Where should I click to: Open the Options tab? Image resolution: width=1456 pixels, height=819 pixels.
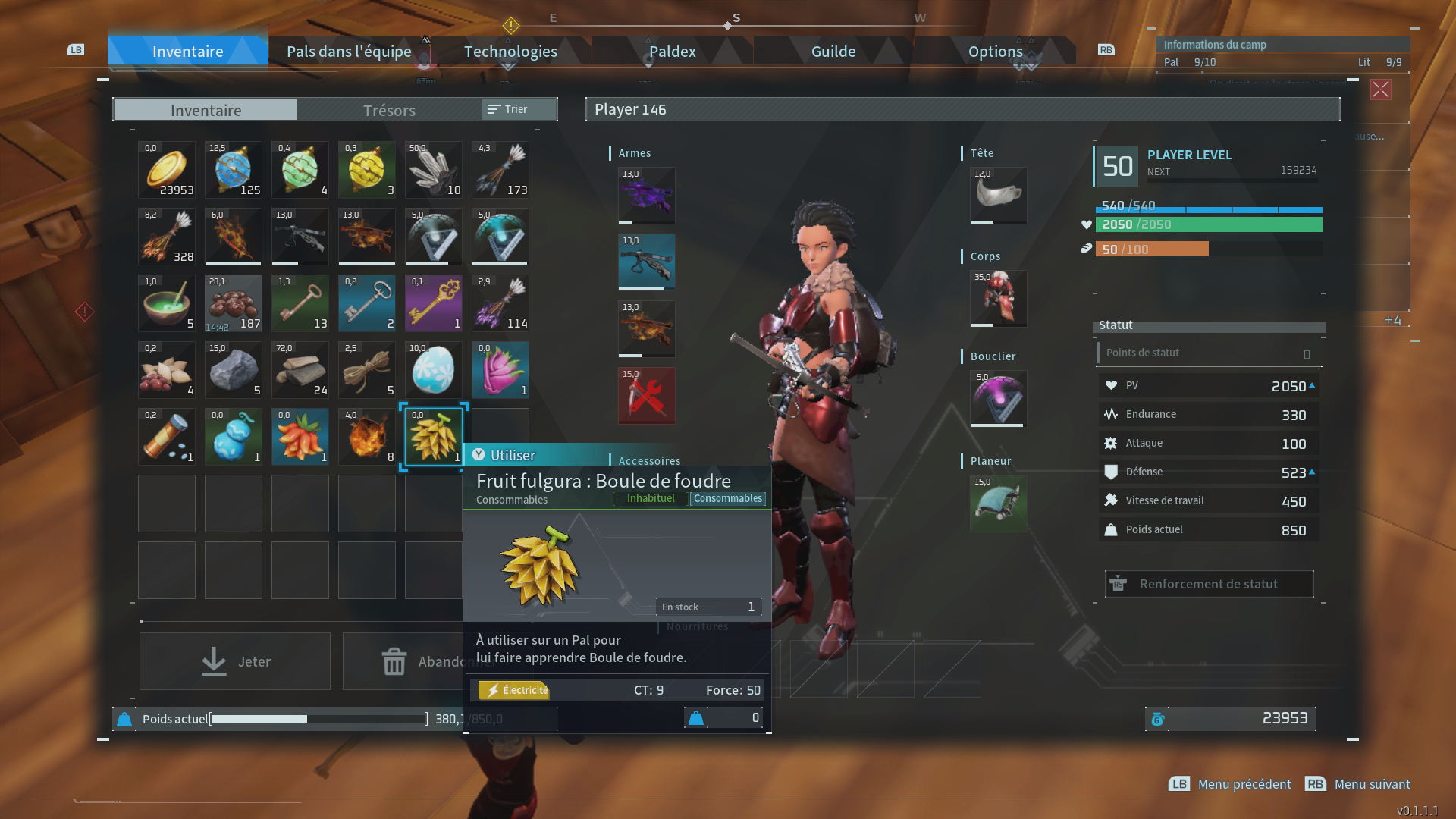995,52
